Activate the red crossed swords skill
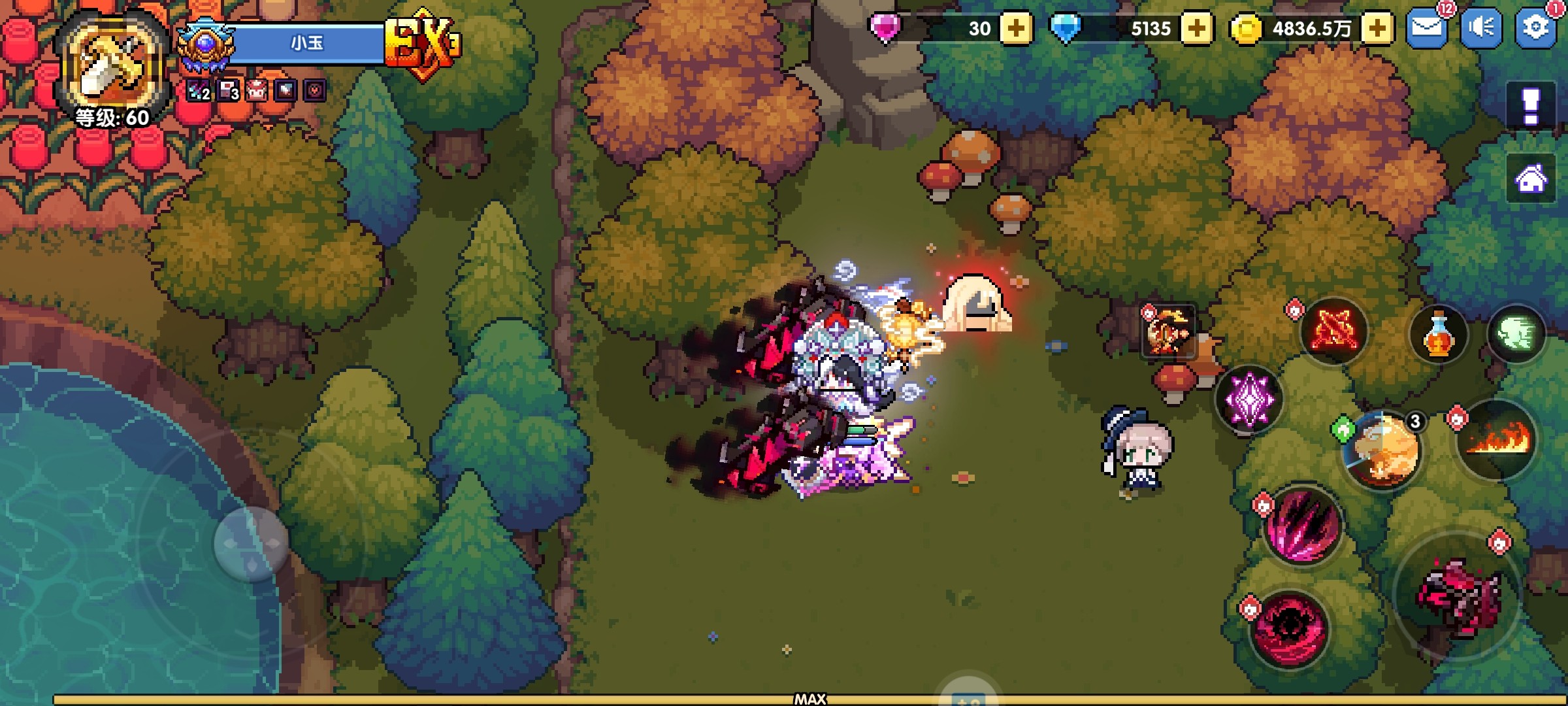The width and height of the screenshot is (1568, 706). tap(1333, 330)
